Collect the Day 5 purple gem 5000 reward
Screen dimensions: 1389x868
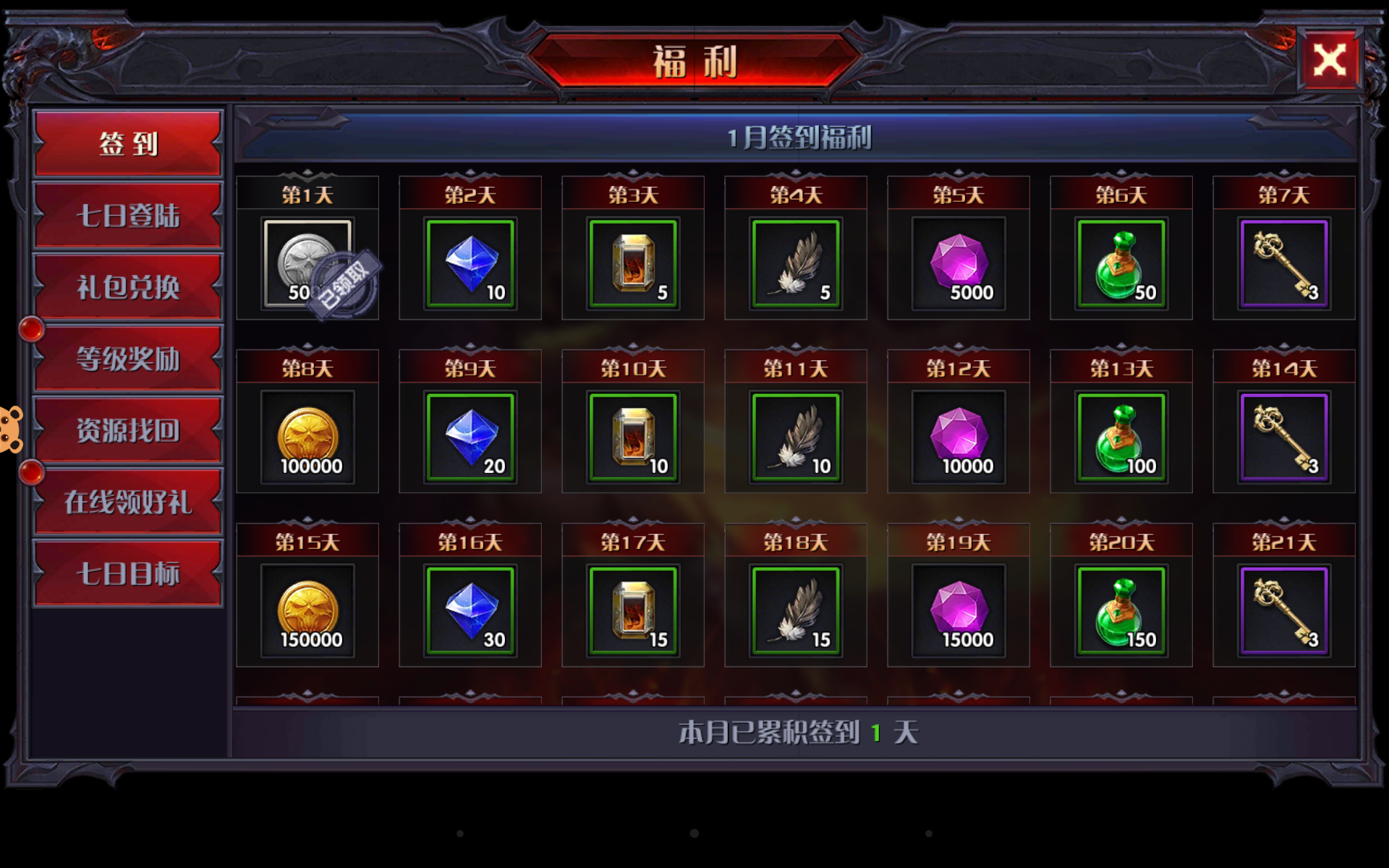point(959,264)
